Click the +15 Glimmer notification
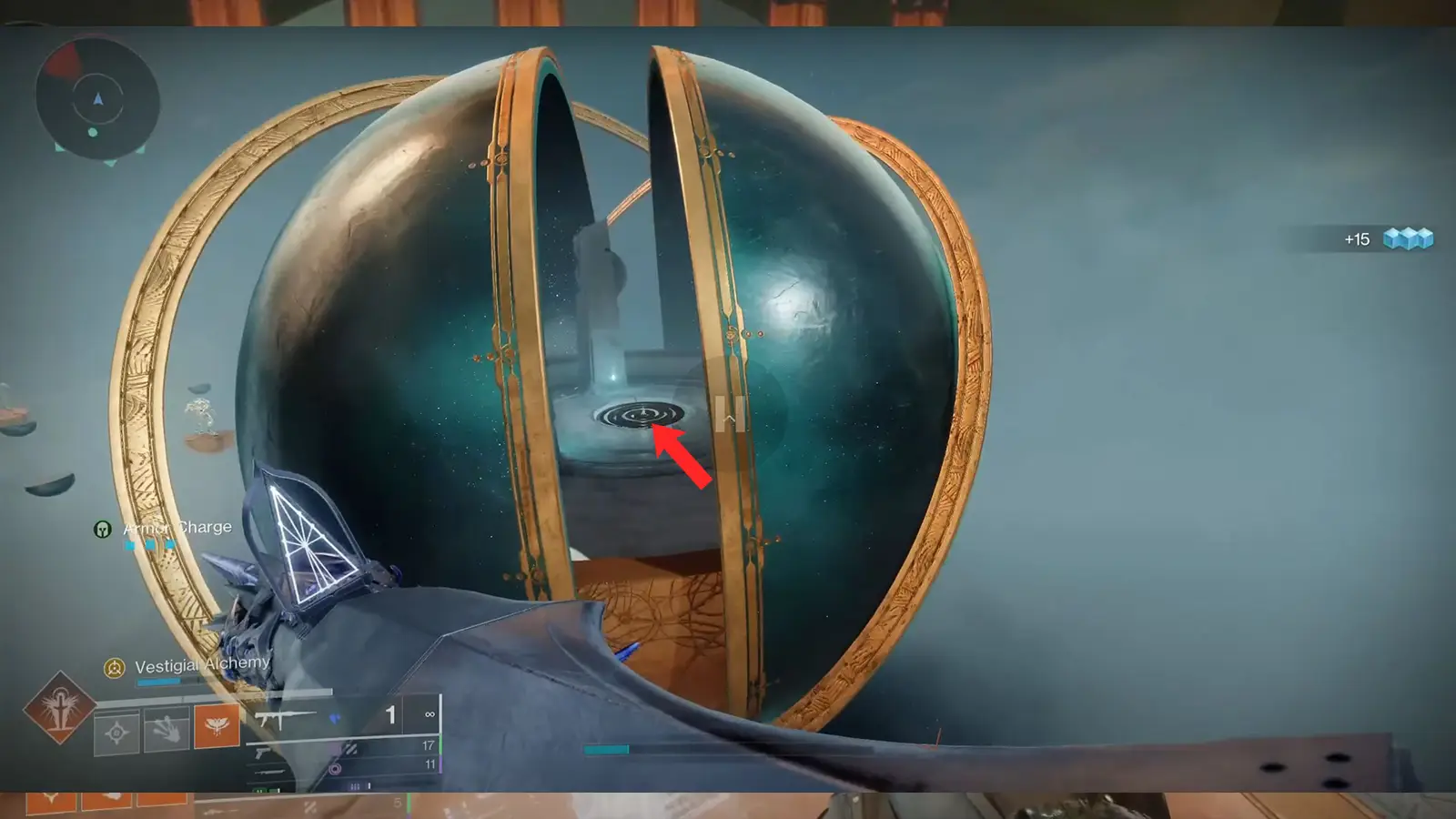The image size is (1456, 819). tap(1358, 239)
